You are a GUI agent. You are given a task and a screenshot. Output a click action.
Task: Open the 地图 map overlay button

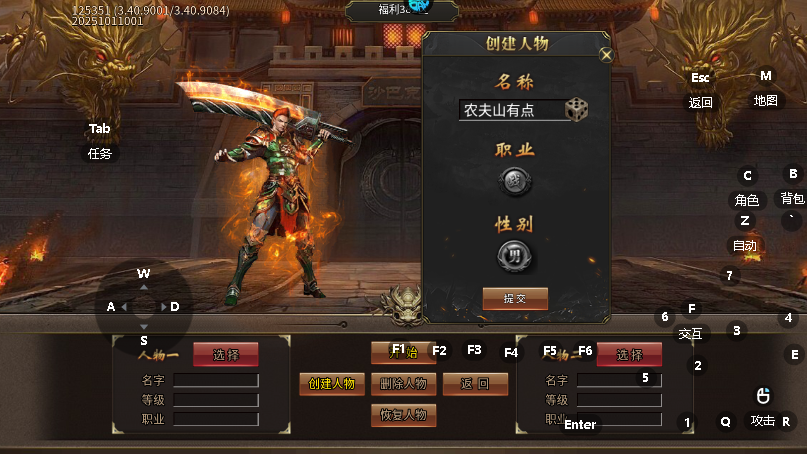pyautogui.click(x=766, y=101)
